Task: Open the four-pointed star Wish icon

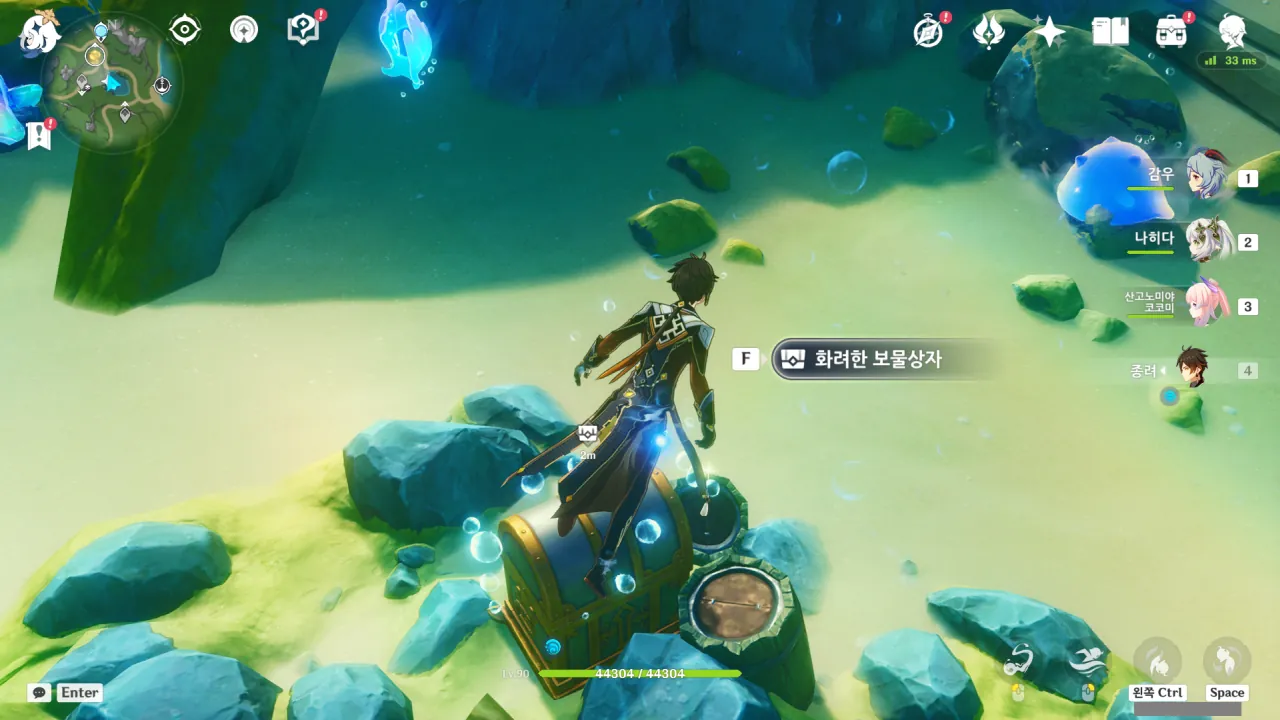Action: [x=1049, y=32]
